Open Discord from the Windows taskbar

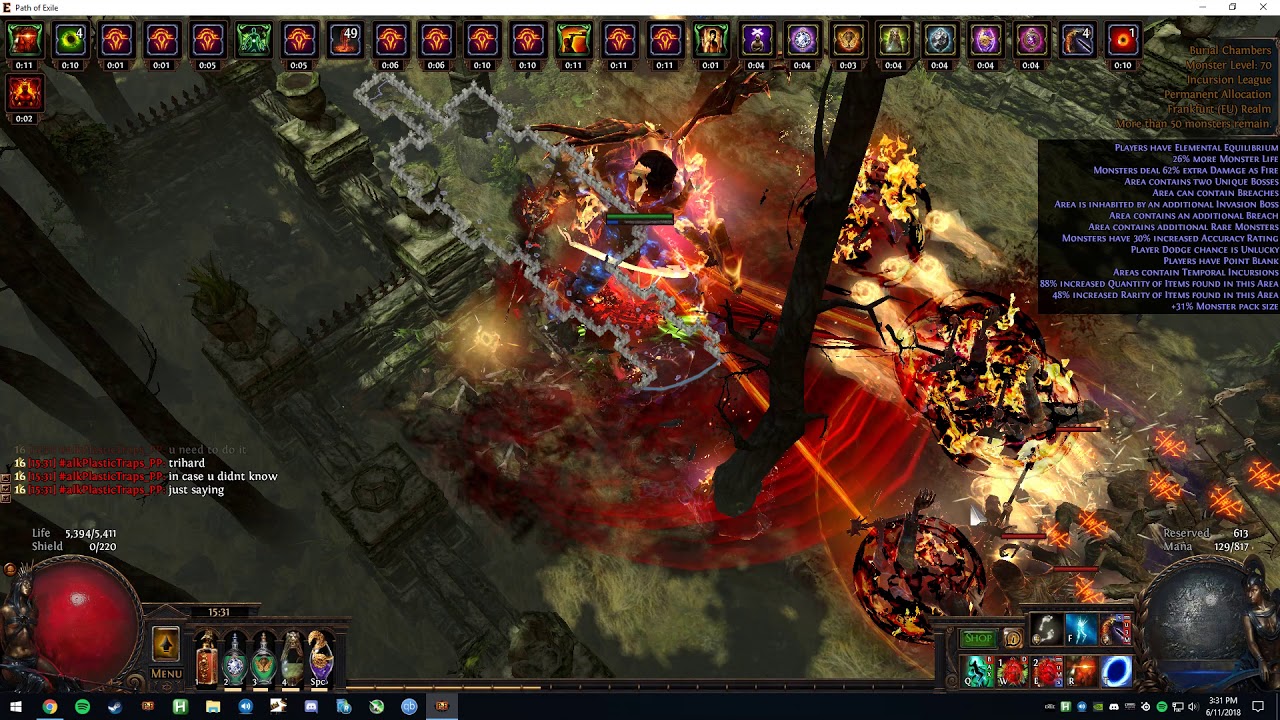point(311,707)
